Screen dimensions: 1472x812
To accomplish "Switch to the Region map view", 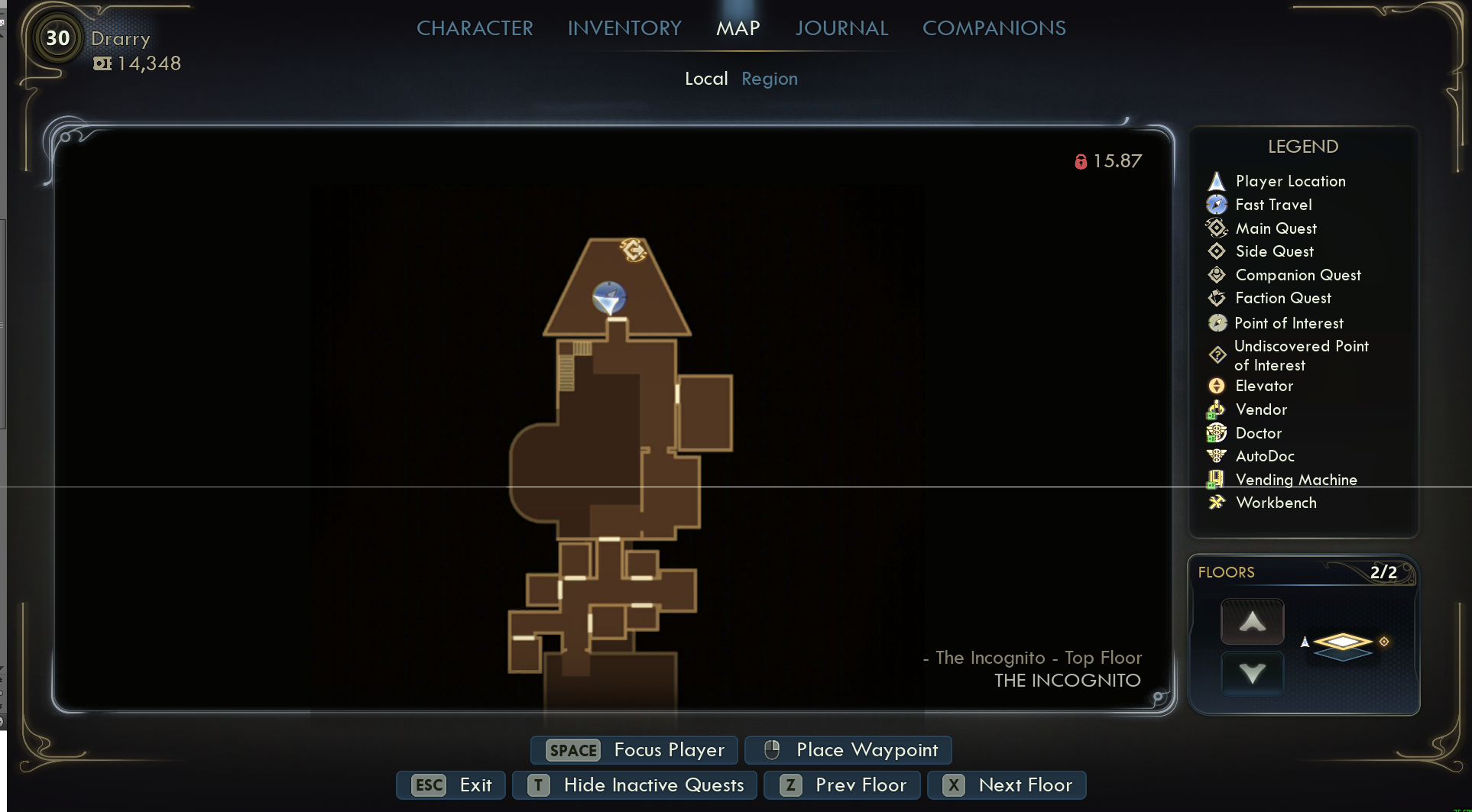I will click(769, 79).
